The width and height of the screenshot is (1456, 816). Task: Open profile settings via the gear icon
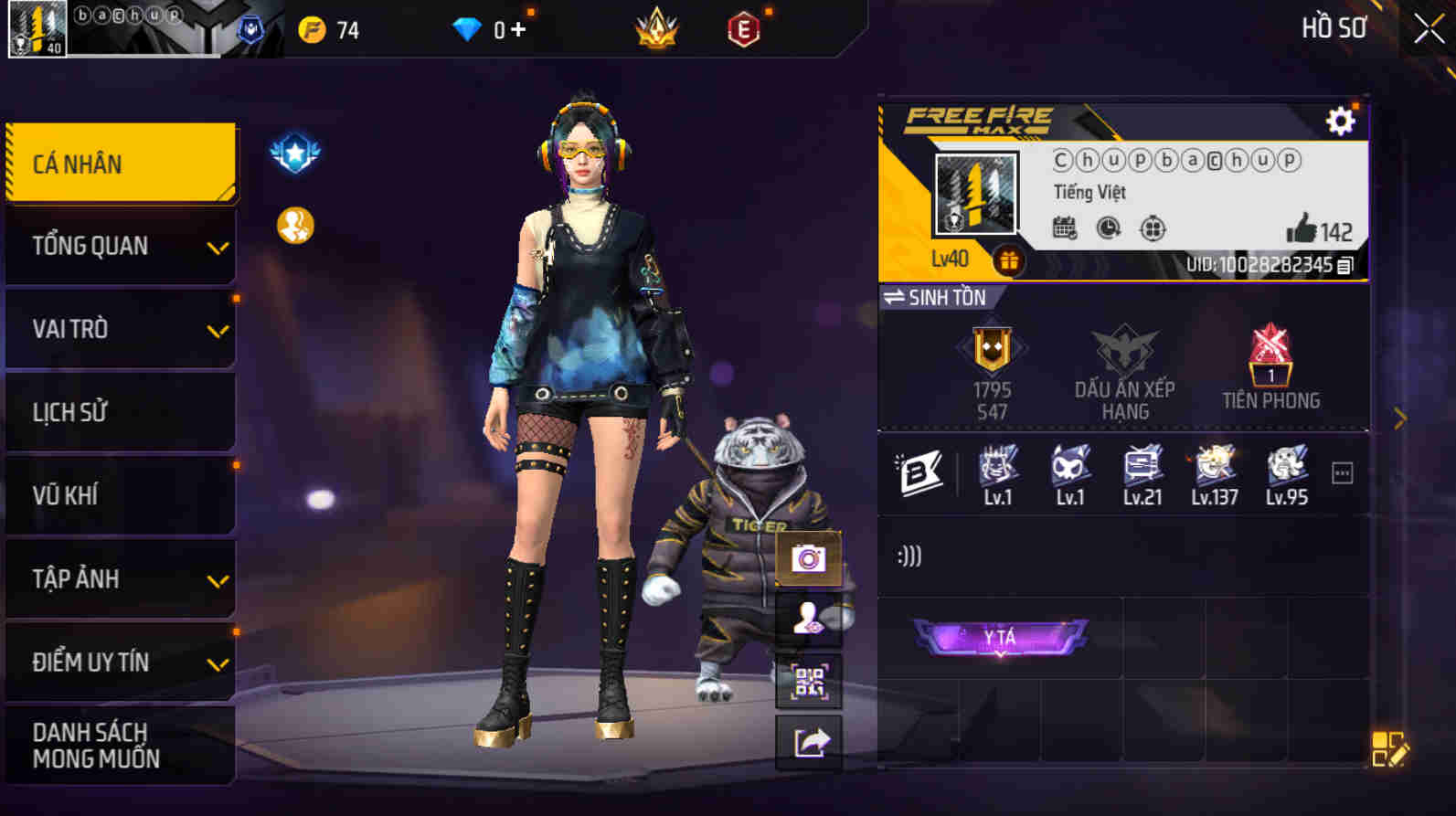point(1339,119)
